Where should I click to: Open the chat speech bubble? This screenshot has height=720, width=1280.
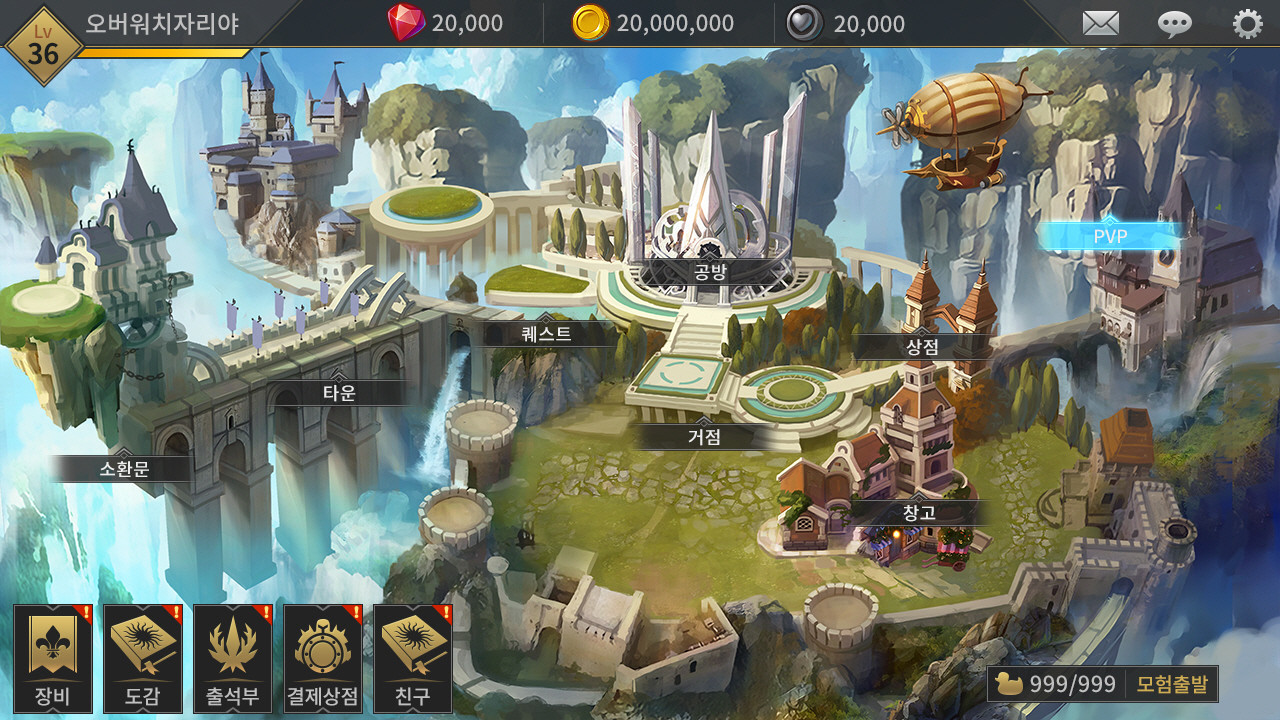point(1174,23)
